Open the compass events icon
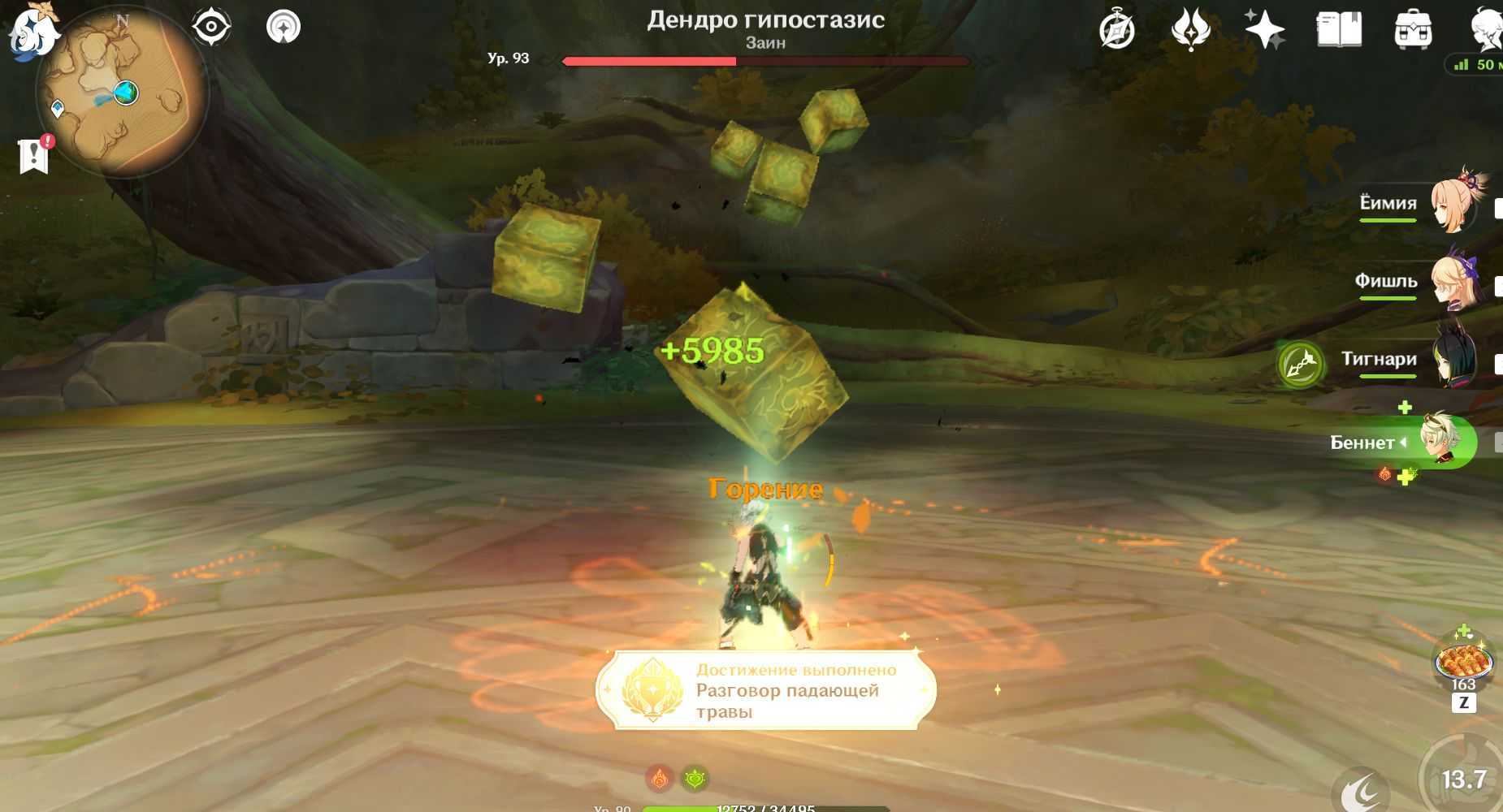Viewport: 1503px width, 812px height. [x=1116, y=31]
